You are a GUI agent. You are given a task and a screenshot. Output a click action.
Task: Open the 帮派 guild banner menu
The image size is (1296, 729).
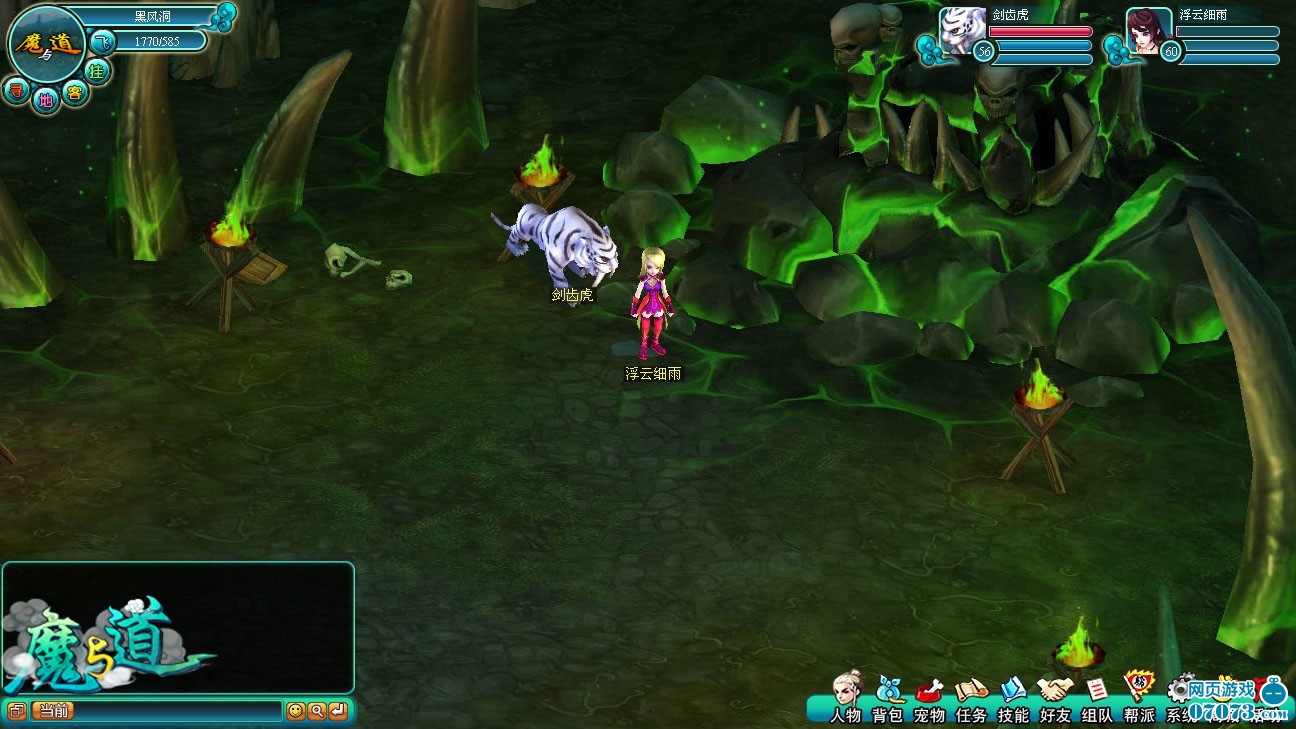pyautogui.click(x=1138, y=696)
